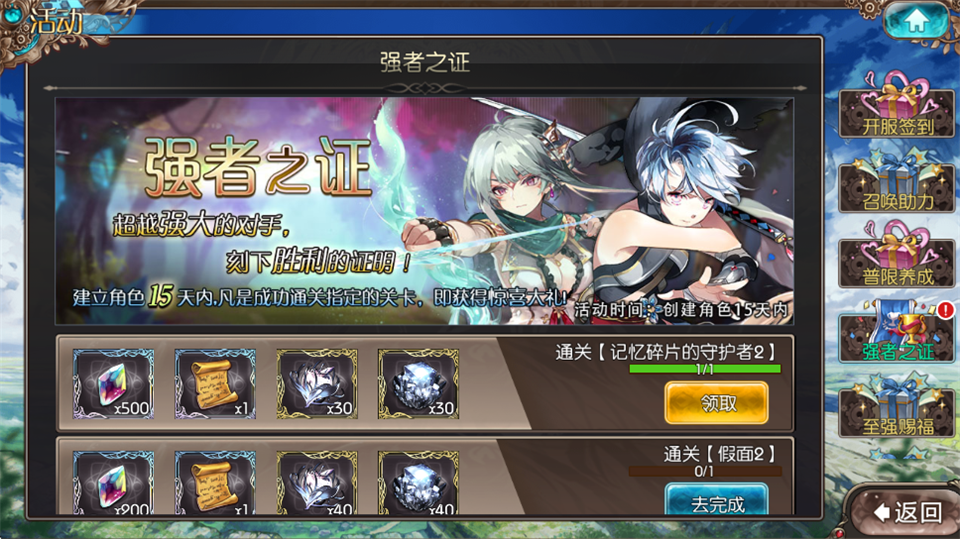The height and width of the screenshot is (539, 960).
Task: Go to the home screen icon
Action: pyautogui.click(x=914, y=20)
